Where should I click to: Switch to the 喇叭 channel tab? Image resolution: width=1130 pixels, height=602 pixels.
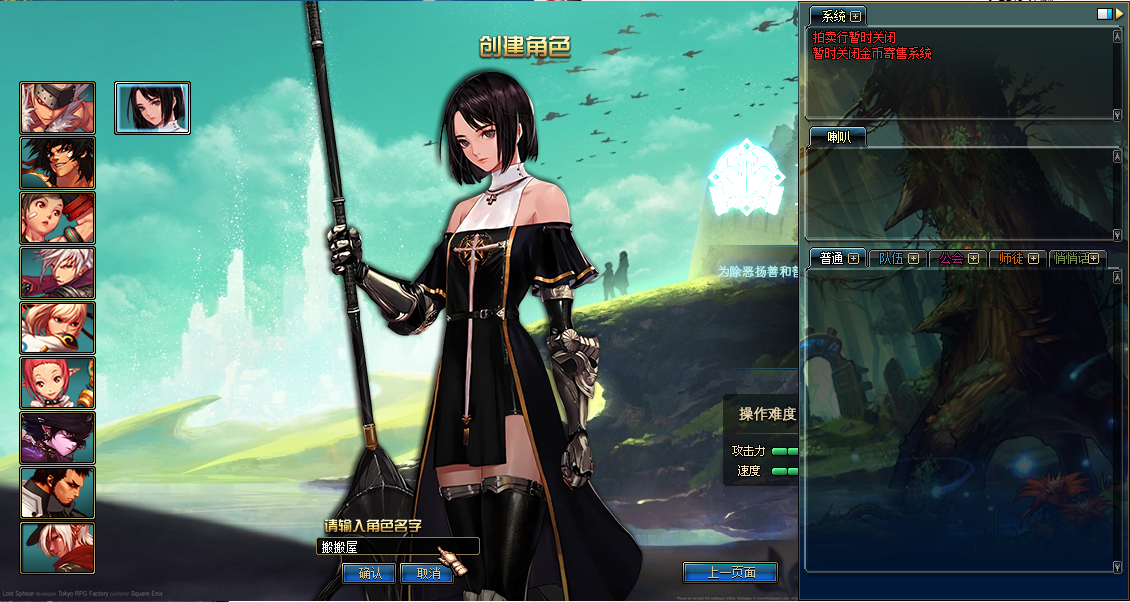click(x=837, y=137)
